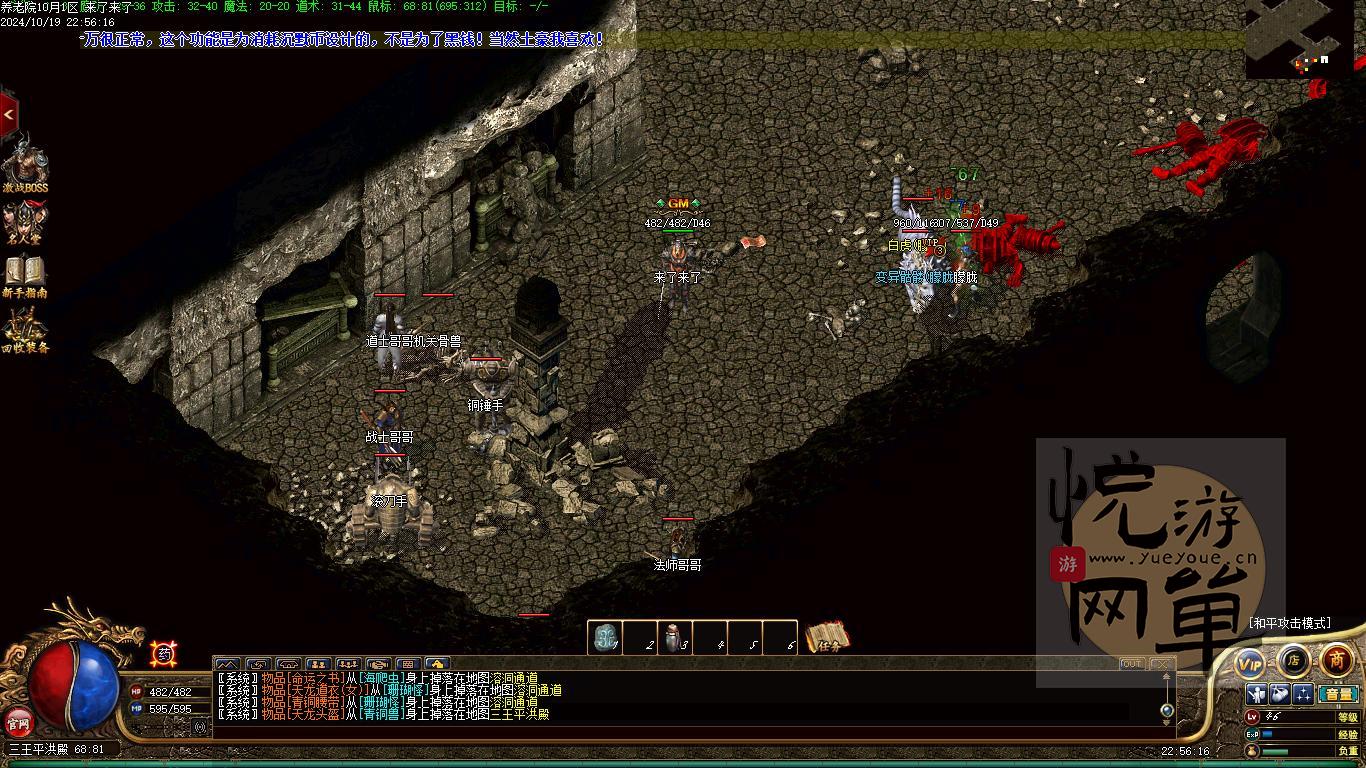The height and width of the screenshot is (768, 1366).
Task: Open the red 商 mall button
Action: coord(1337,660)
